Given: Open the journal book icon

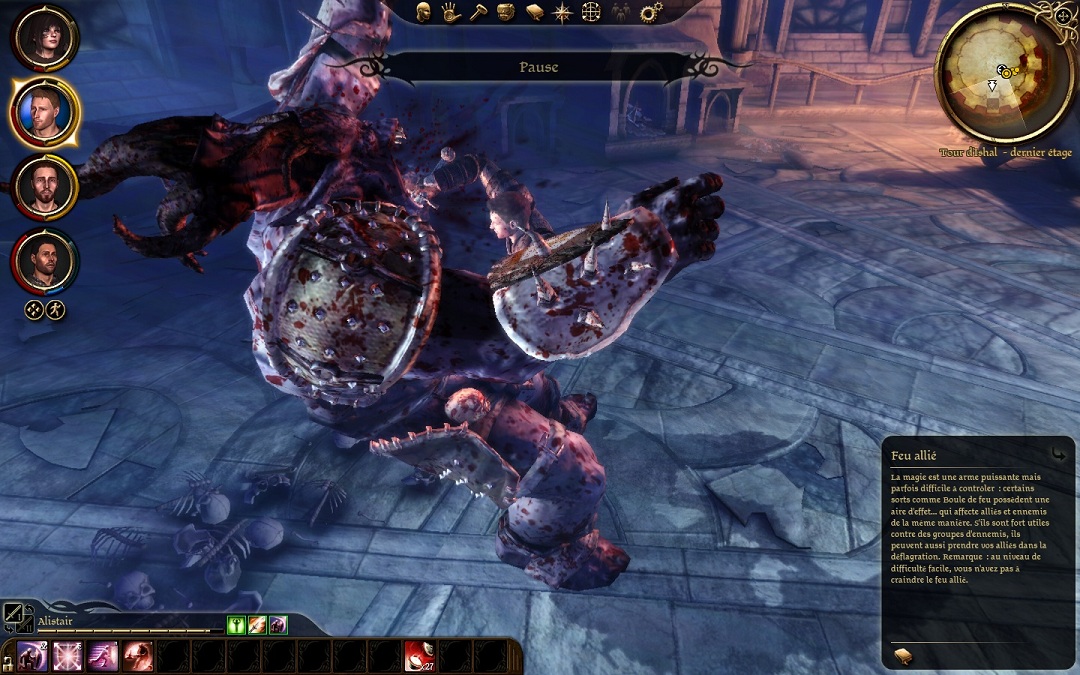Looking at the screenshot, I should (535, 13).
